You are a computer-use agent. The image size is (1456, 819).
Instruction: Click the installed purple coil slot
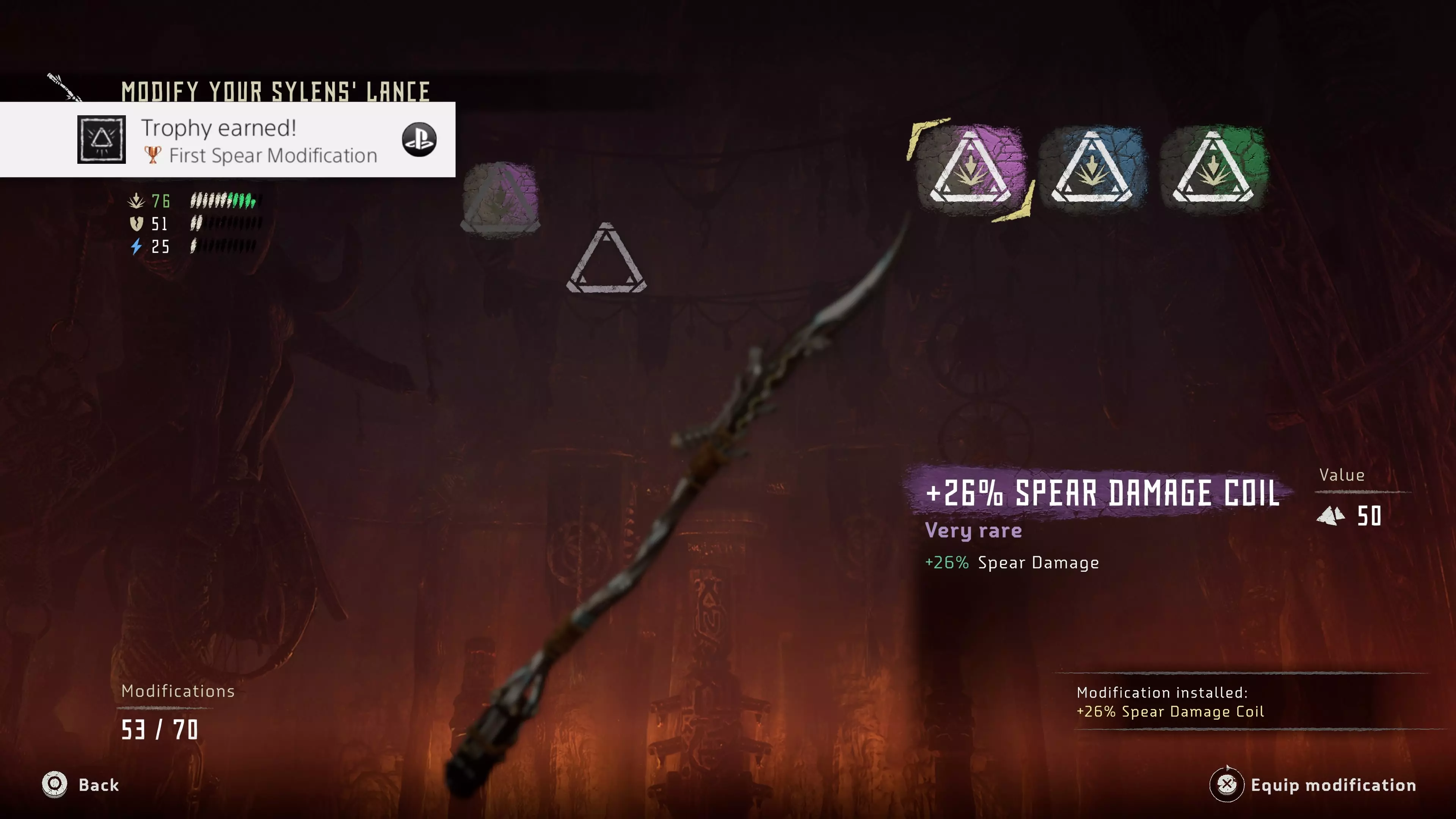pos(500,199)
